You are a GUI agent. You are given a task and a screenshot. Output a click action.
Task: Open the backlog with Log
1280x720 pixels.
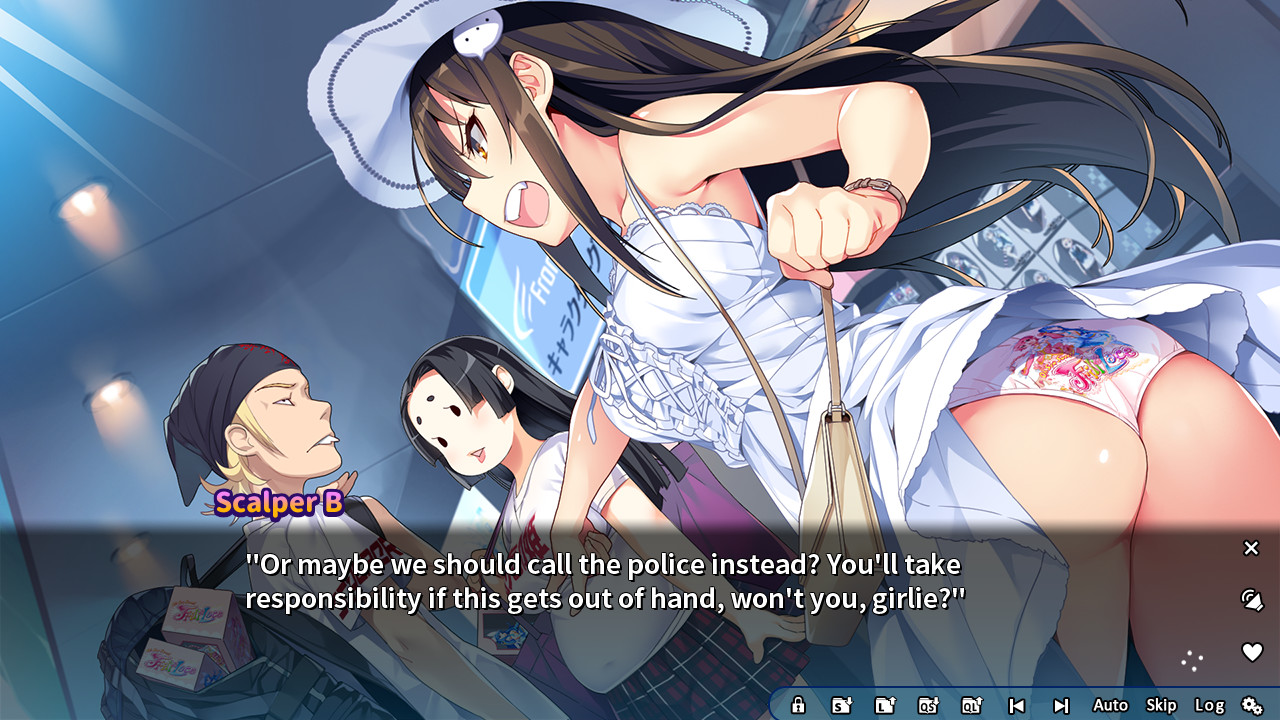(1209, 705)
